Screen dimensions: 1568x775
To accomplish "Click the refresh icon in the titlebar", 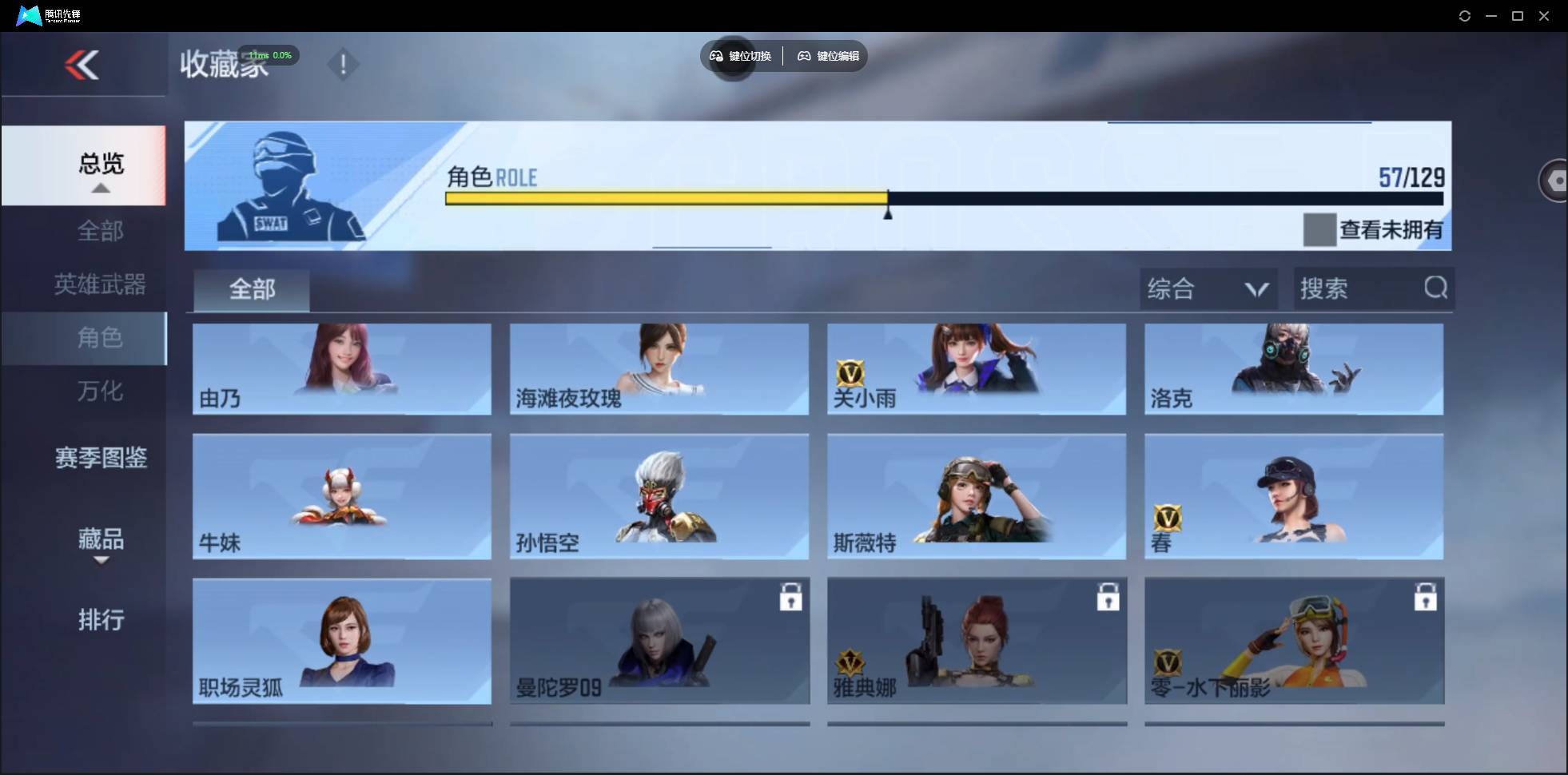I will tap(1466, 15).
